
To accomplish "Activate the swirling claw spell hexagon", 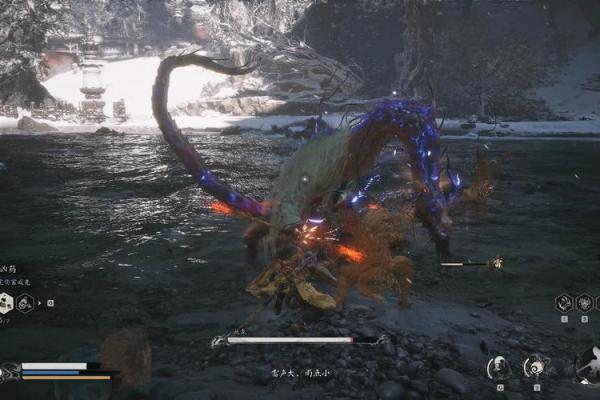I will 564,302.
